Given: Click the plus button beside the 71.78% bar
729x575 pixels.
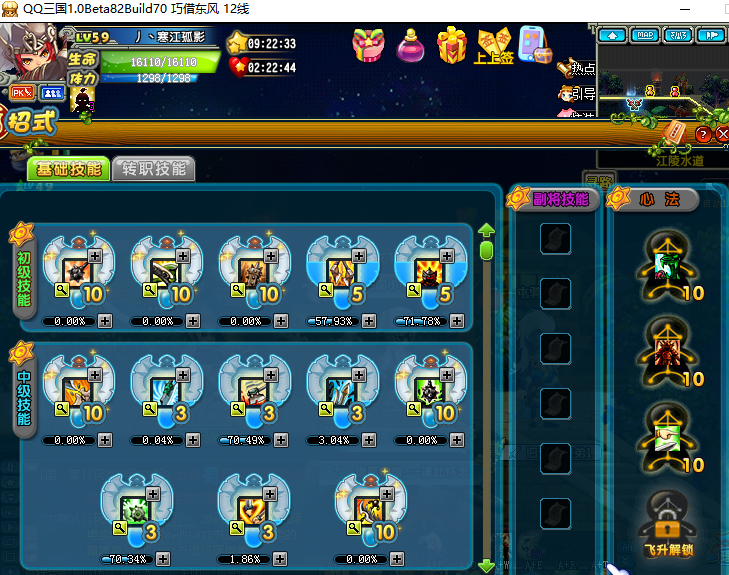Looking at the screenshot, I should pyautogui.click(x=457, y=321).
